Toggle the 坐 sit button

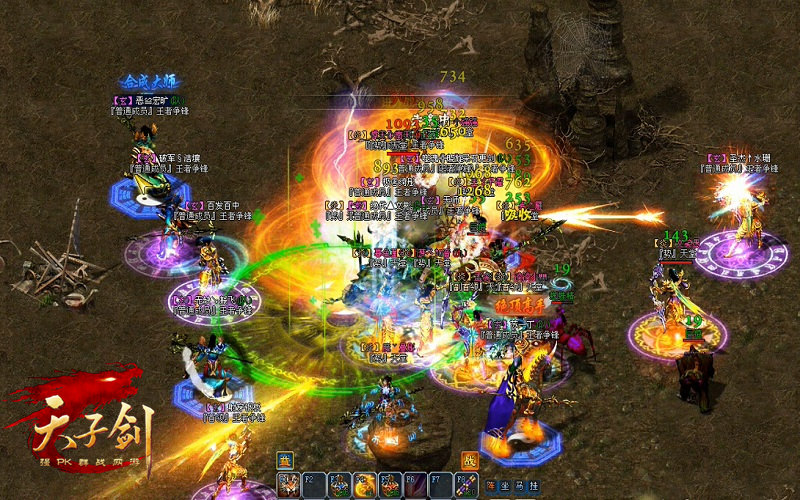(x=505, y=485)
